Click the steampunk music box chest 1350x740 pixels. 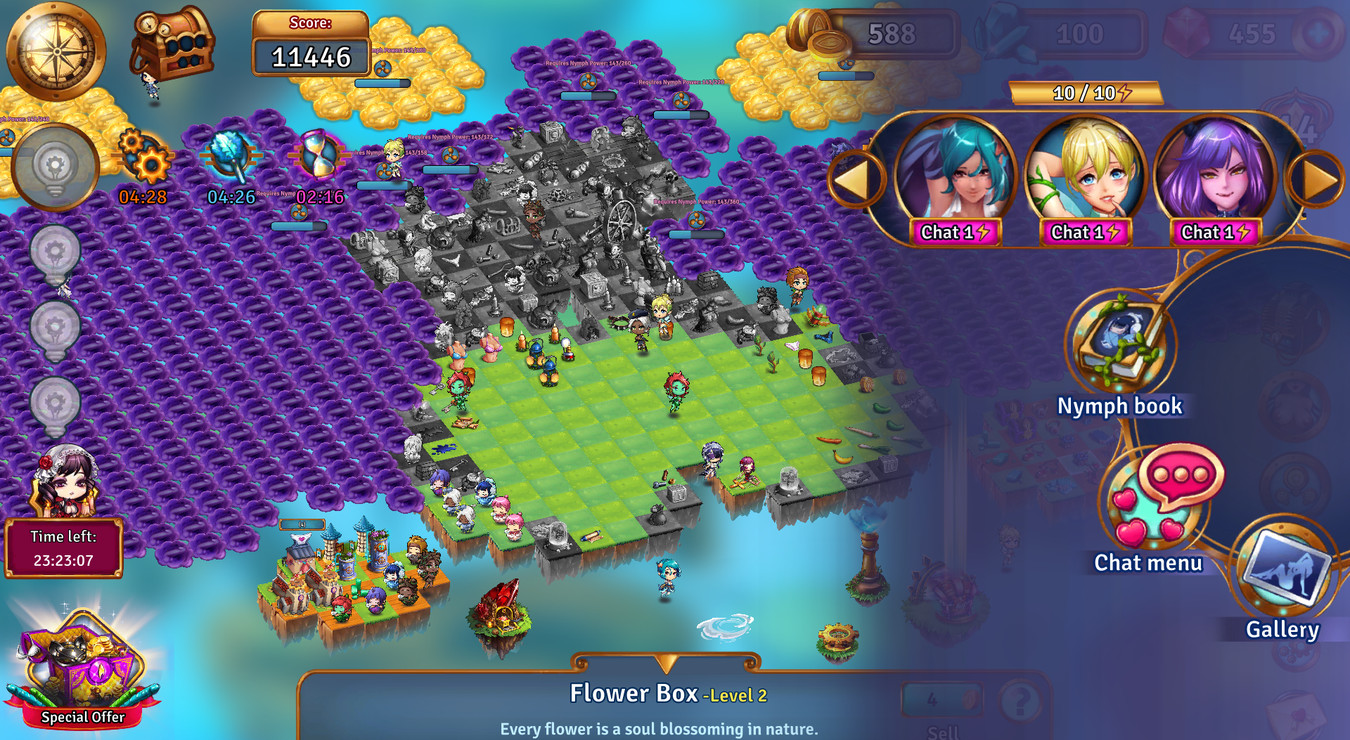(172, 40)
